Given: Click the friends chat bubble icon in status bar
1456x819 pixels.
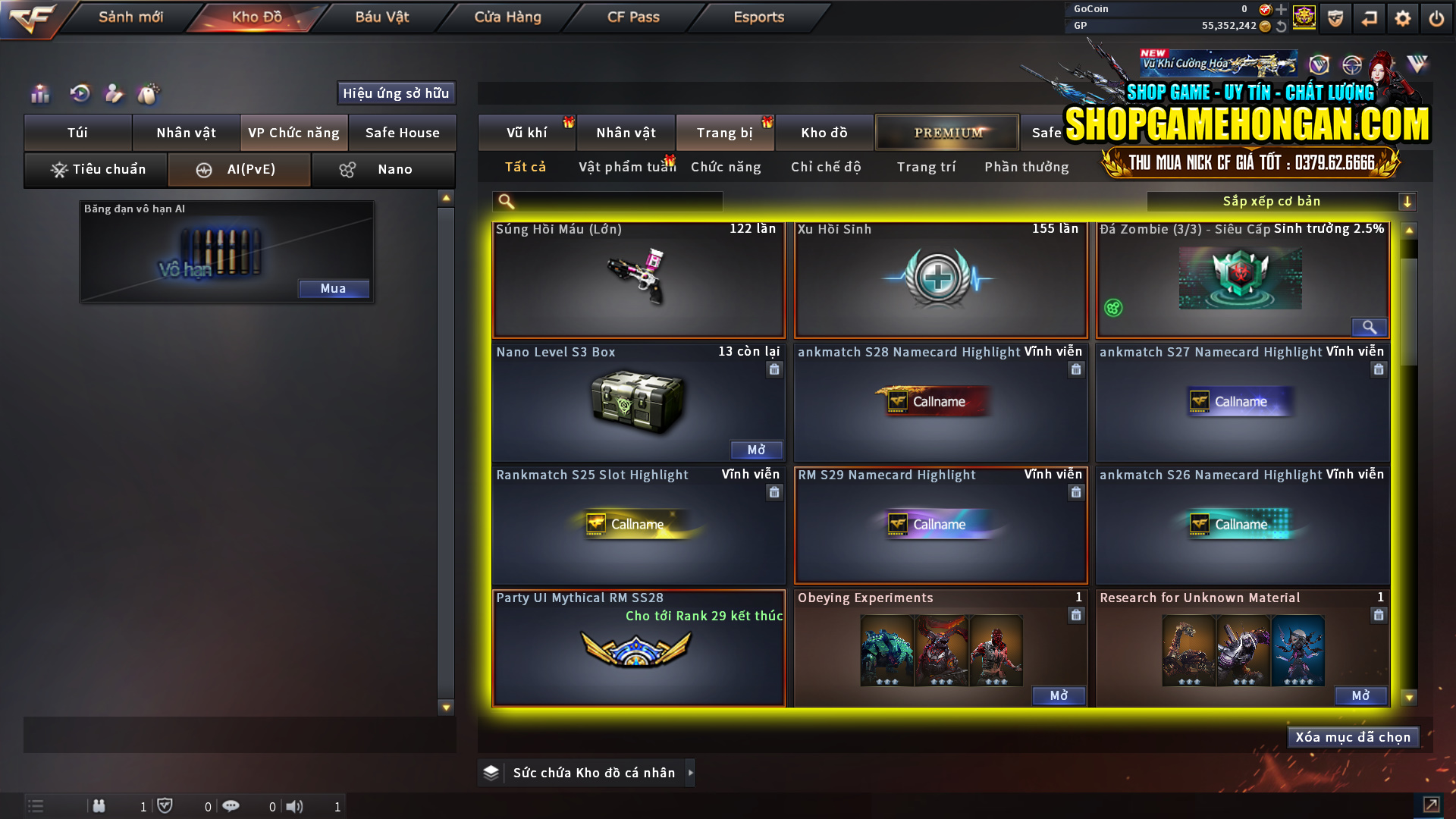Looking at the screenshot, I should point(231,806).
